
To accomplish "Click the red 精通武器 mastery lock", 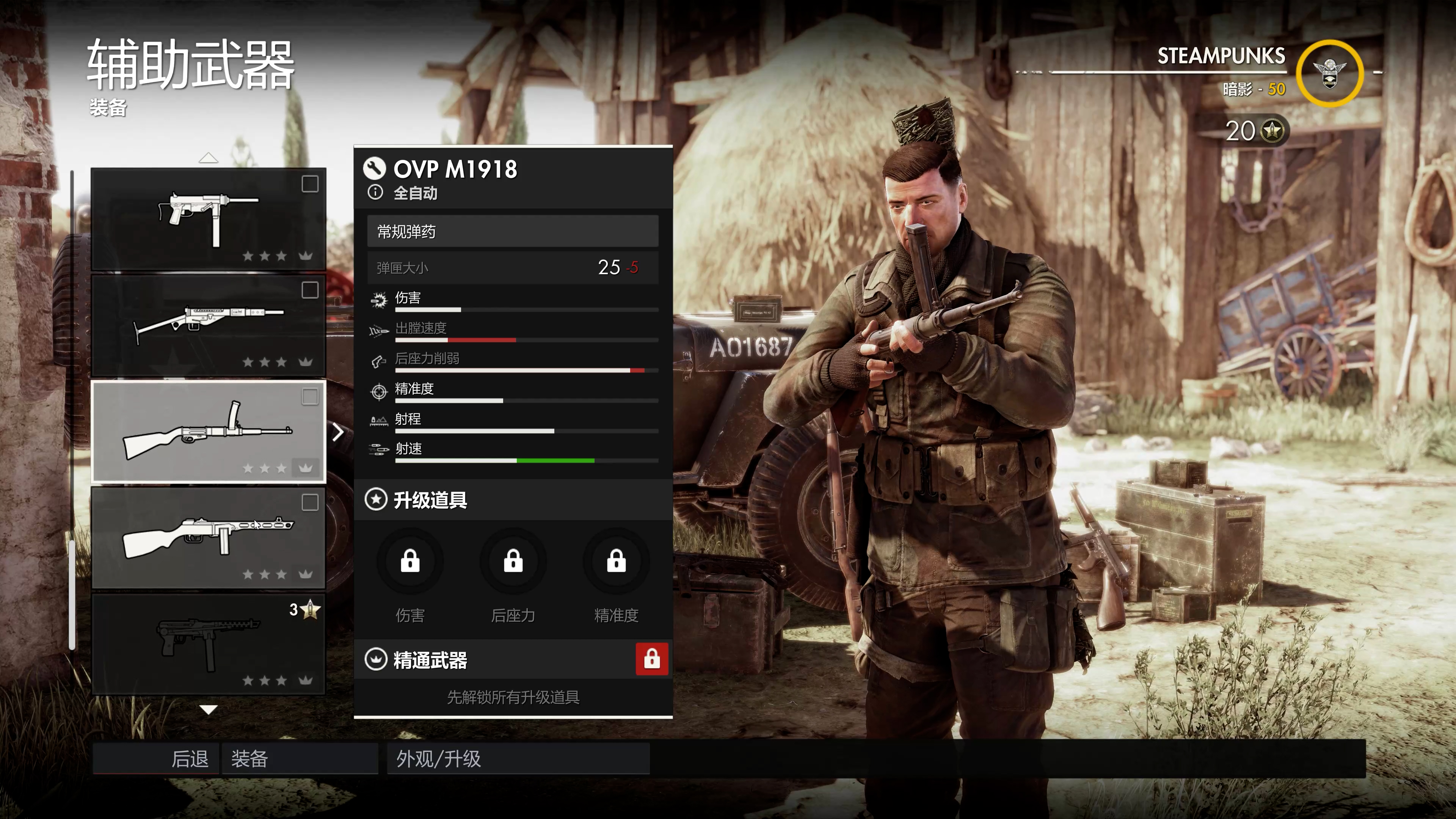I will point(652,659).
